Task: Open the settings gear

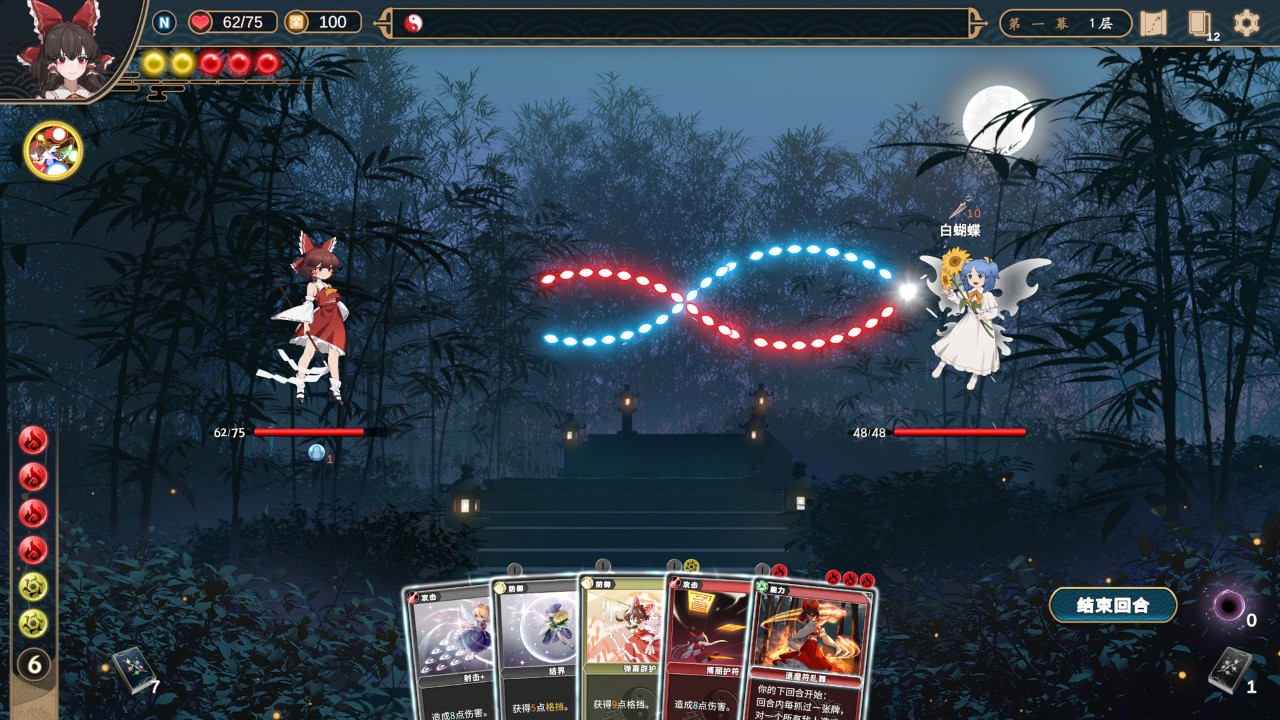Action: tap(1246, 23)
